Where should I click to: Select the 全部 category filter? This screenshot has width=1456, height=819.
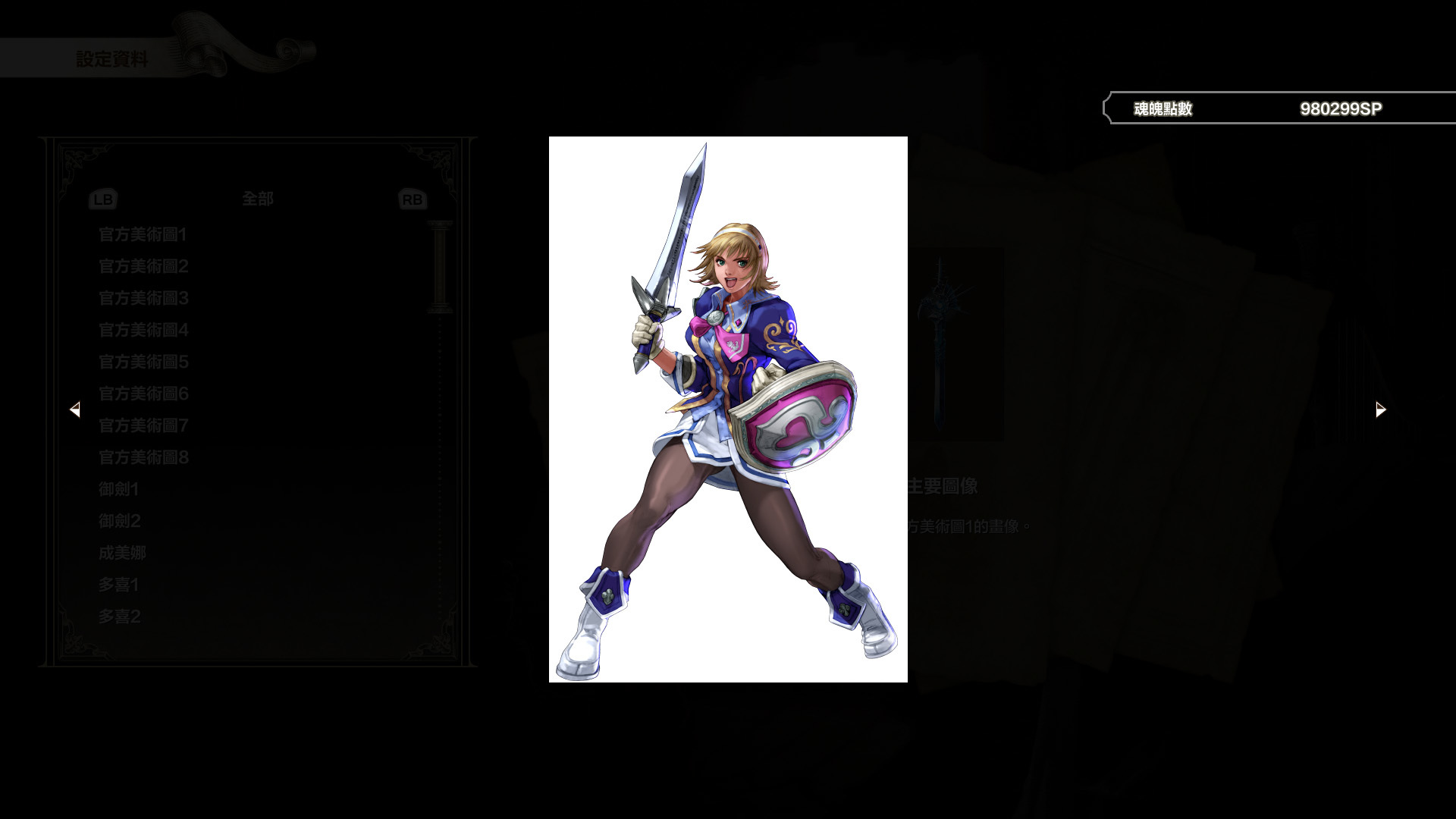click(x=256, y=199)
